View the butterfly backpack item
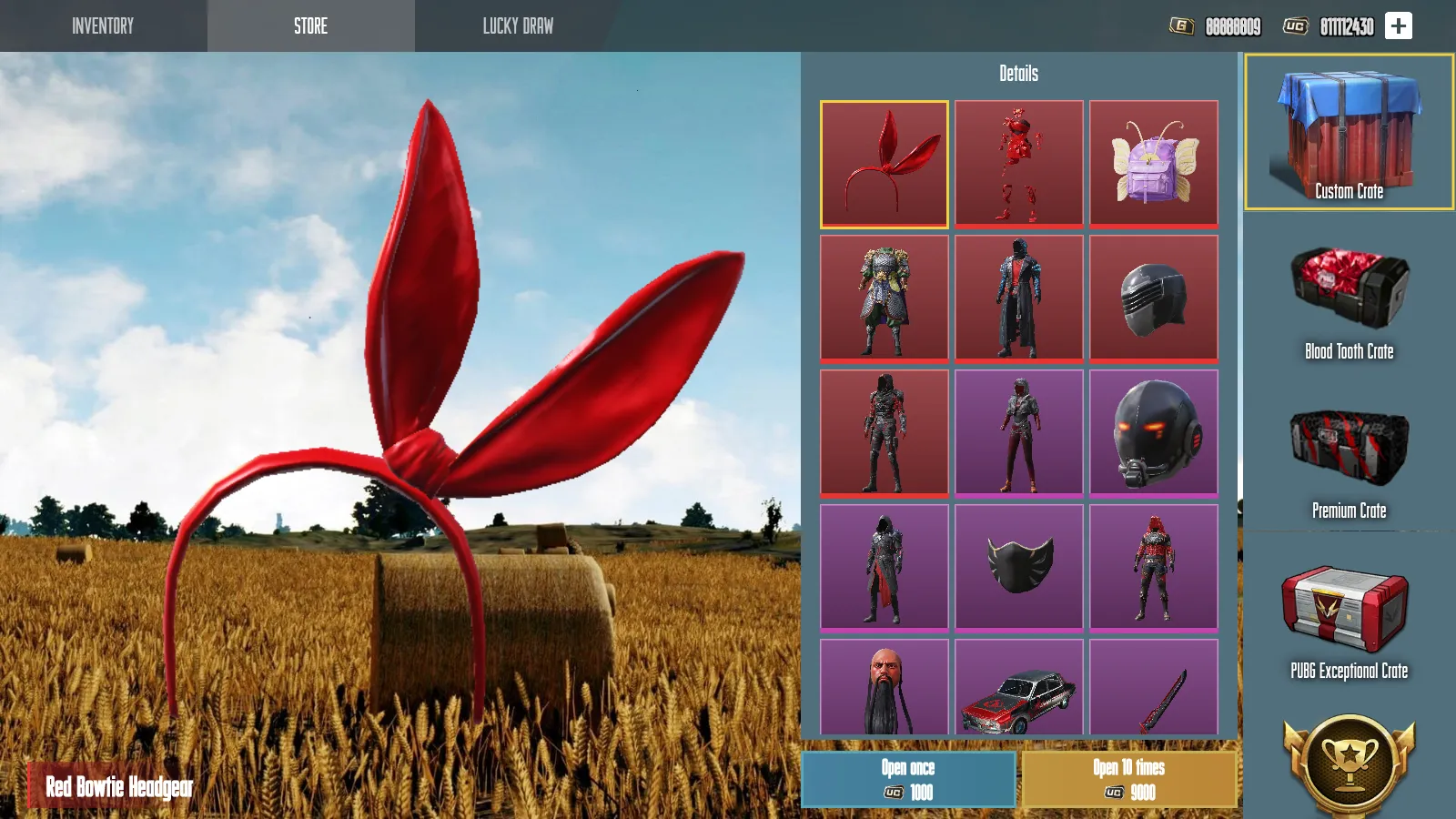The width and height of the screenshot is (1456, 819). 1153,165
